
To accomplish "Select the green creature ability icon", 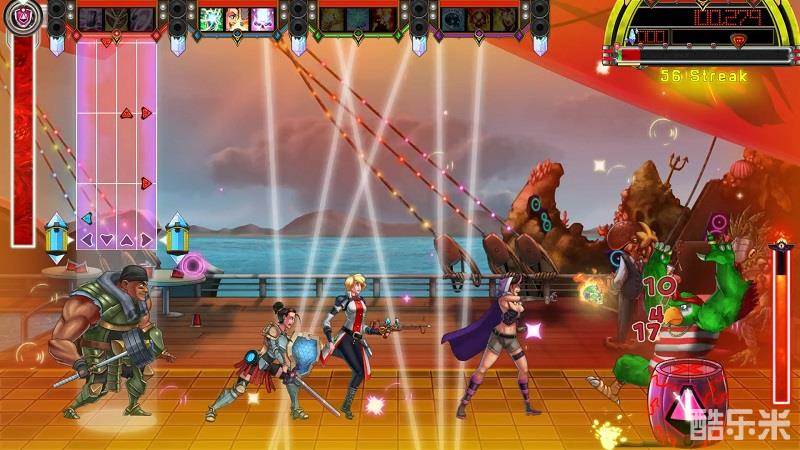I will tap(212, 18).
